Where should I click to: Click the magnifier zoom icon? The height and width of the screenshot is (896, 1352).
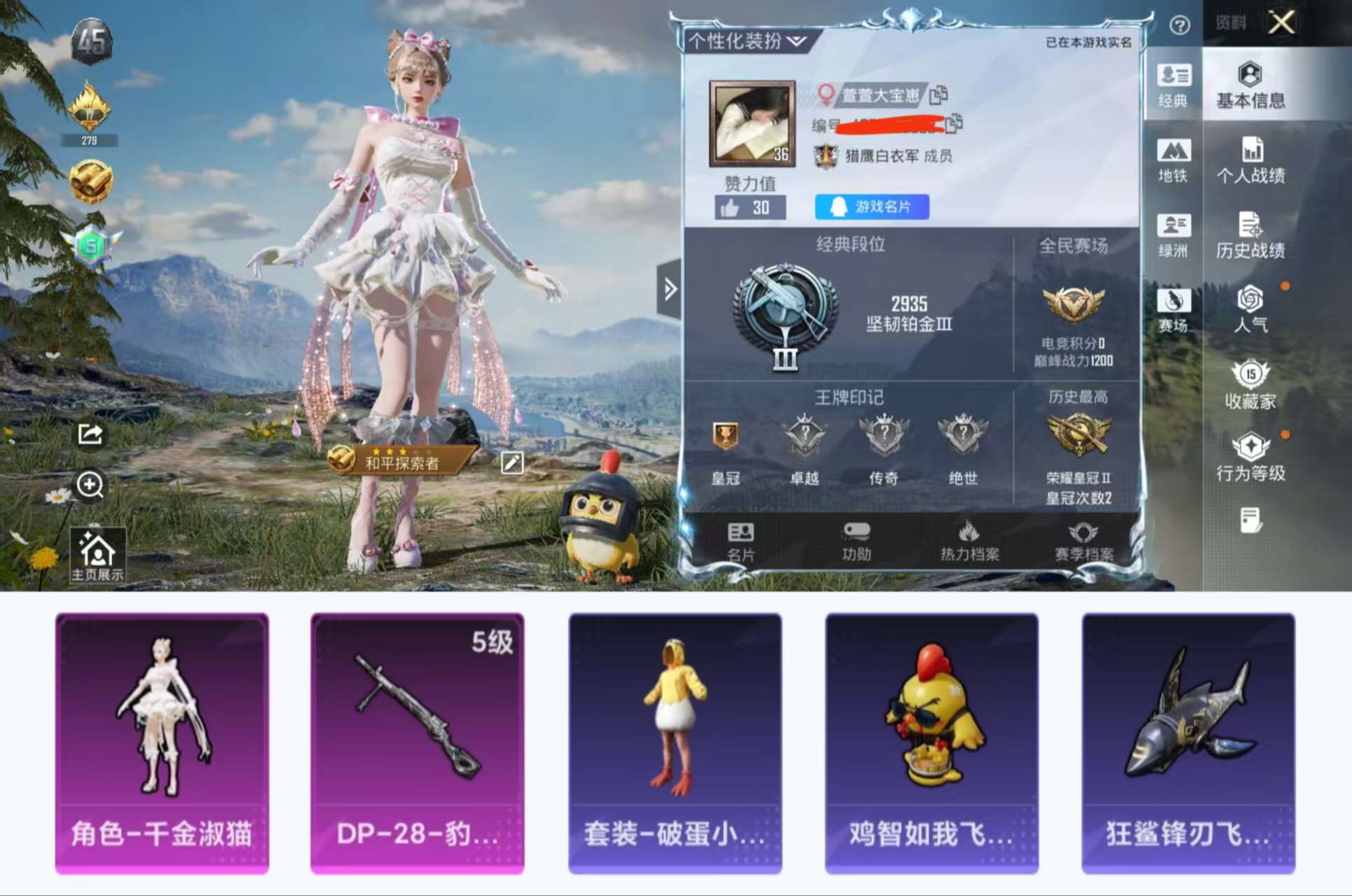point(90,486)
